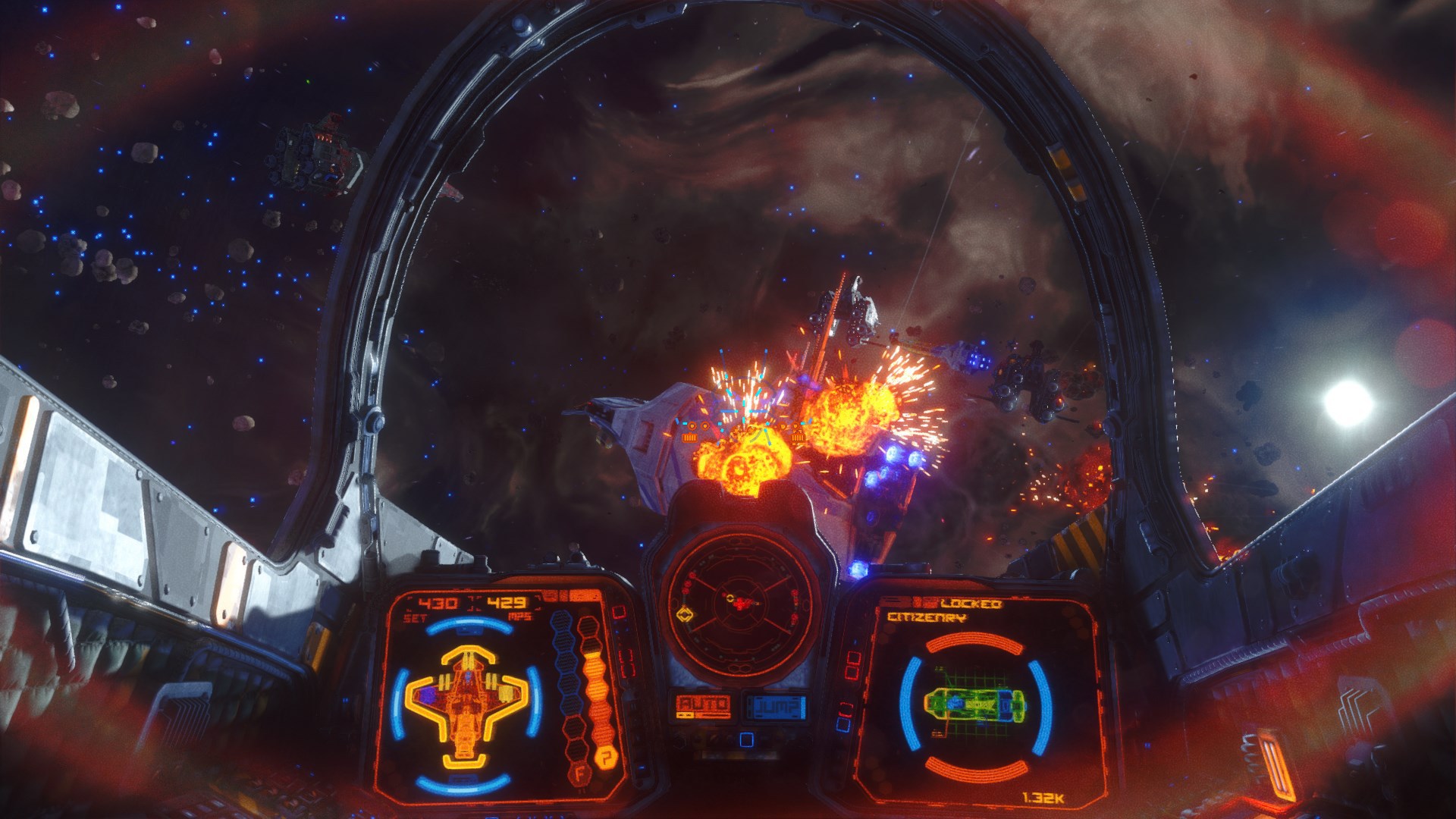The width and height of the screenshot is (1456, 819).
Task: Click the SET speed readout showing 430
Action: [437, 602]
